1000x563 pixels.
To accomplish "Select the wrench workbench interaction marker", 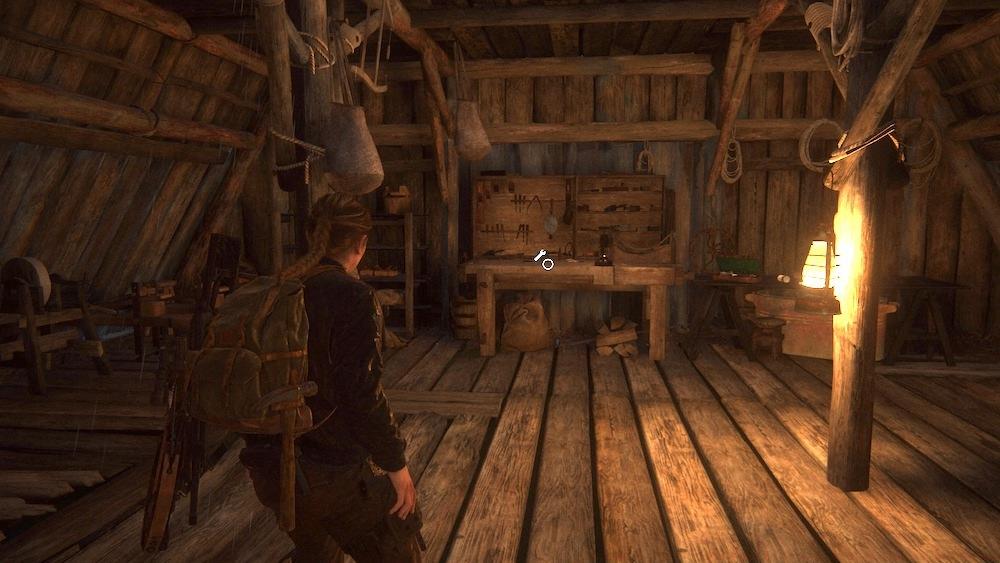I will coord(543,259).
